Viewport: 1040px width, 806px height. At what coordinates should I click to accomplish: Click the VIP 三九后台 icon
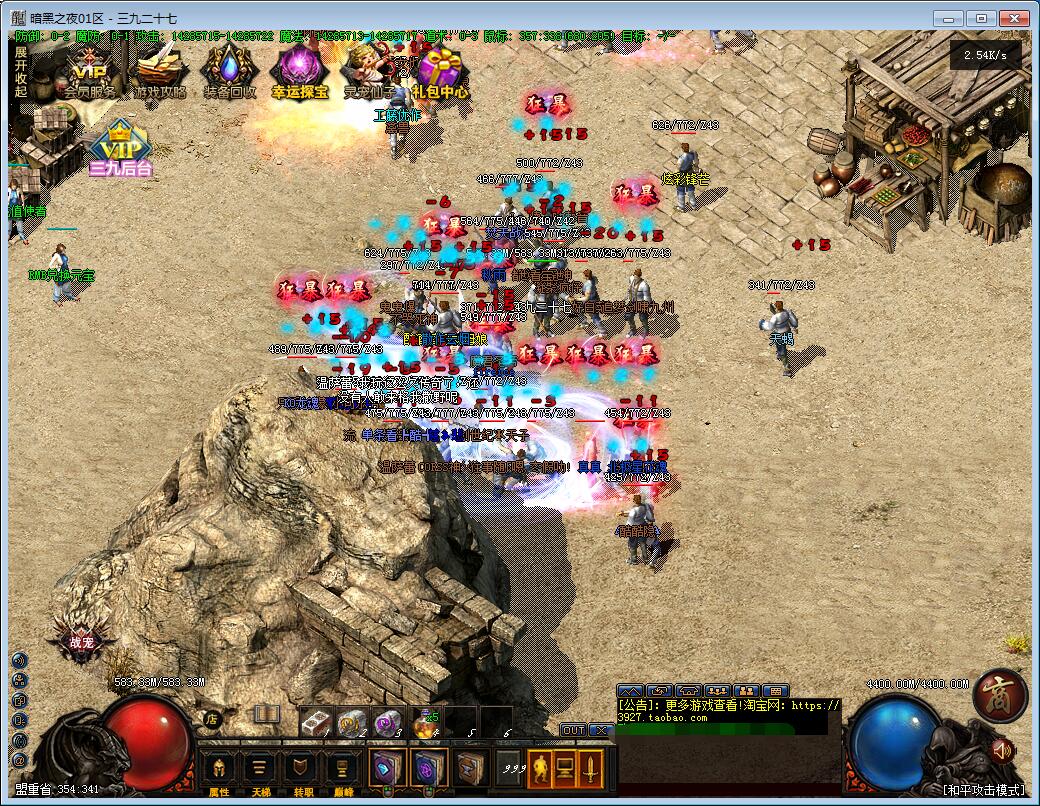[121, 148]
